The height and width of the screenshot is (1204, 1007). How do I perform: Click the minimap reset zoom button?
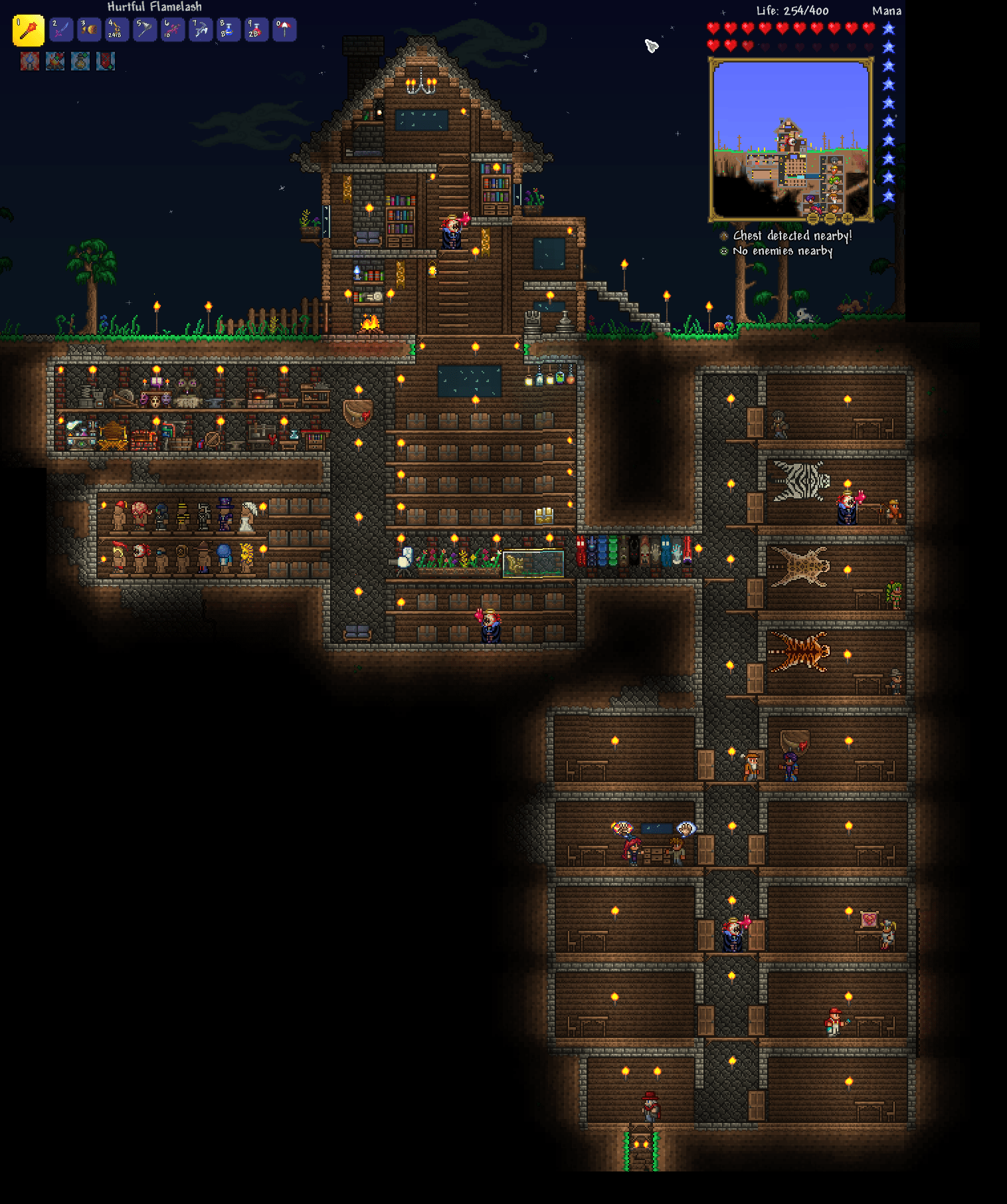point(812,219)
